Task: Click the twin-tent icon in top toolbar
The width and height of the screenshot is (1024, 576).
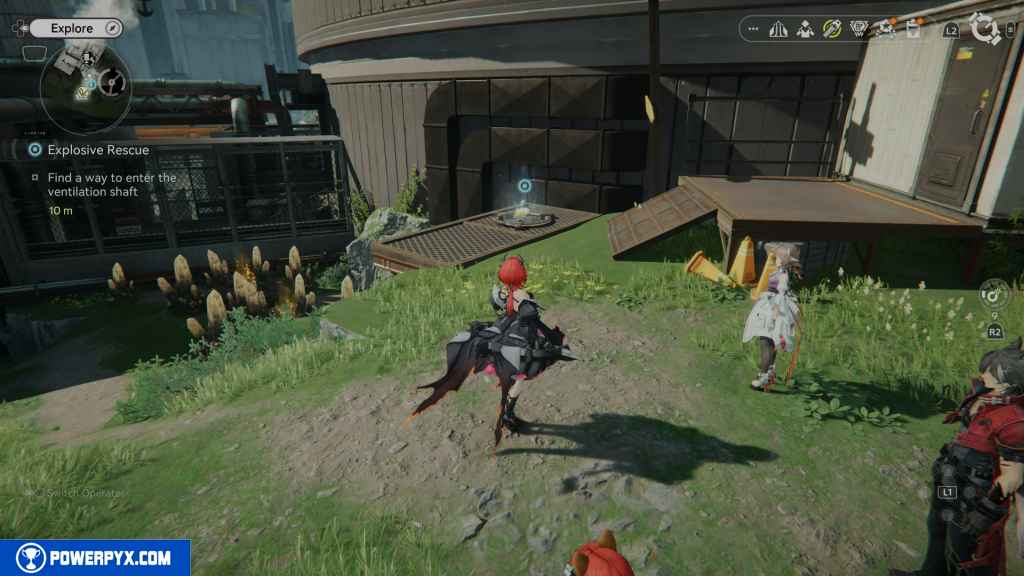Action: click(779, 29)
